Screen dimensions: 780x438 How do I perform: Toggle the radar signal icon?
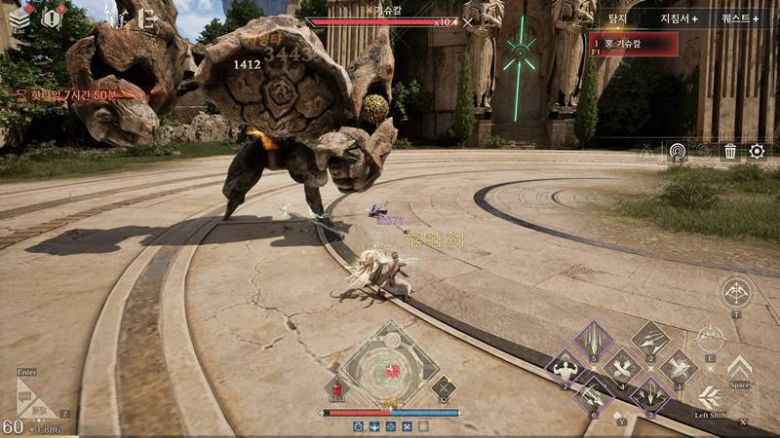677,151
